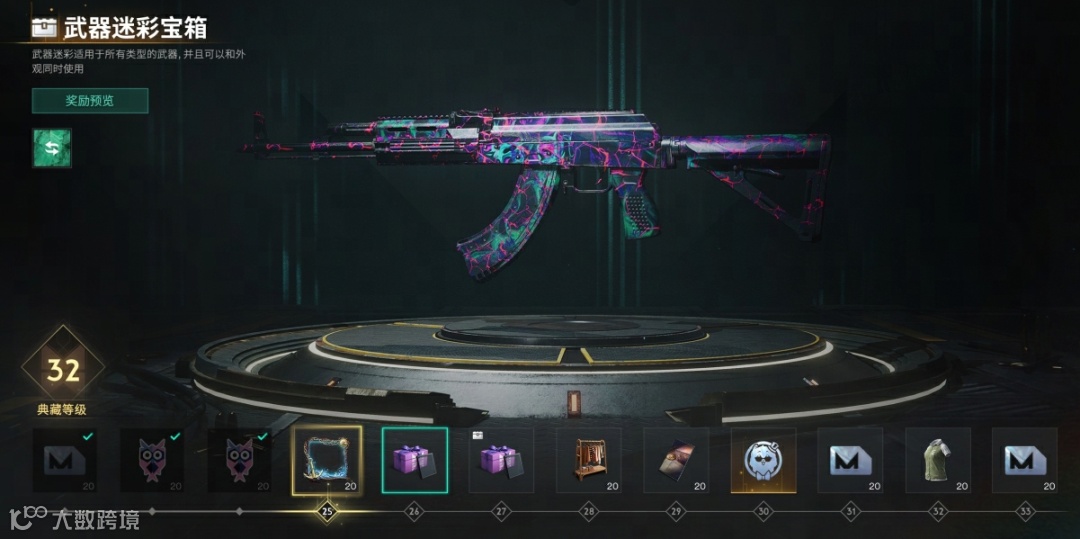Click the green swap arrows icon
This screenshot has height=539, width=1080.
pos(52,148)
